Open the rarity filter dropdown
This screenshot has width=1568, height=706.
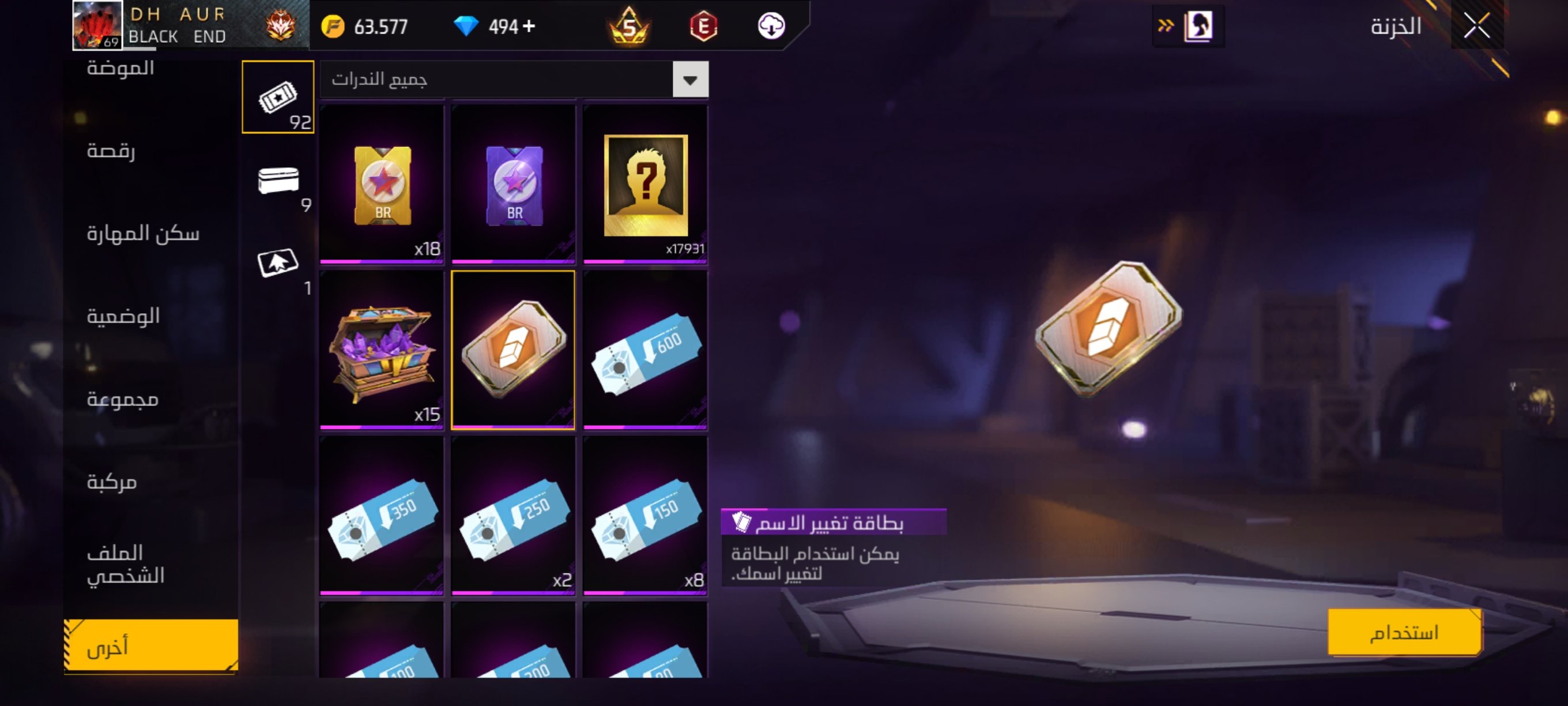click(x=689, y=80)
